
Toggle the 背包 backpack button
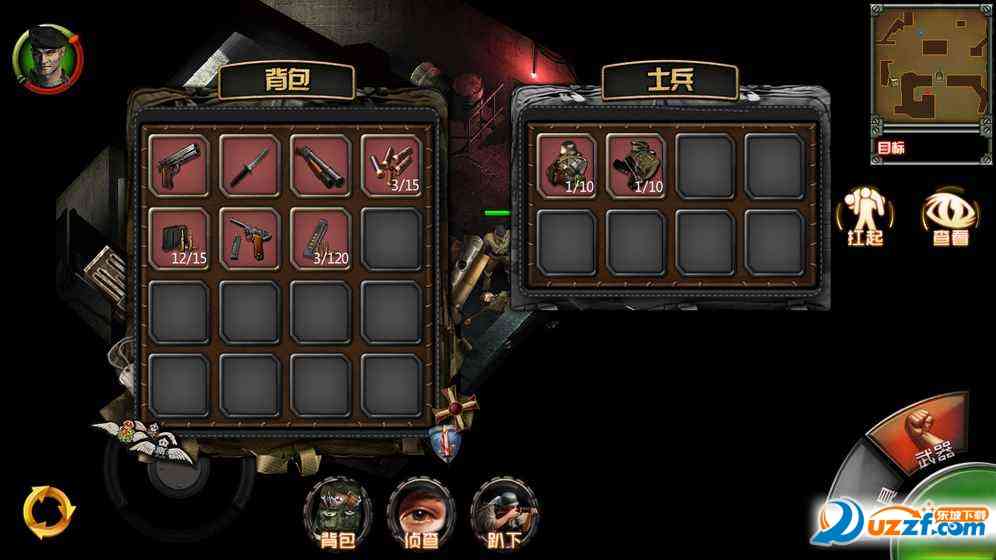tap(334, 512)
